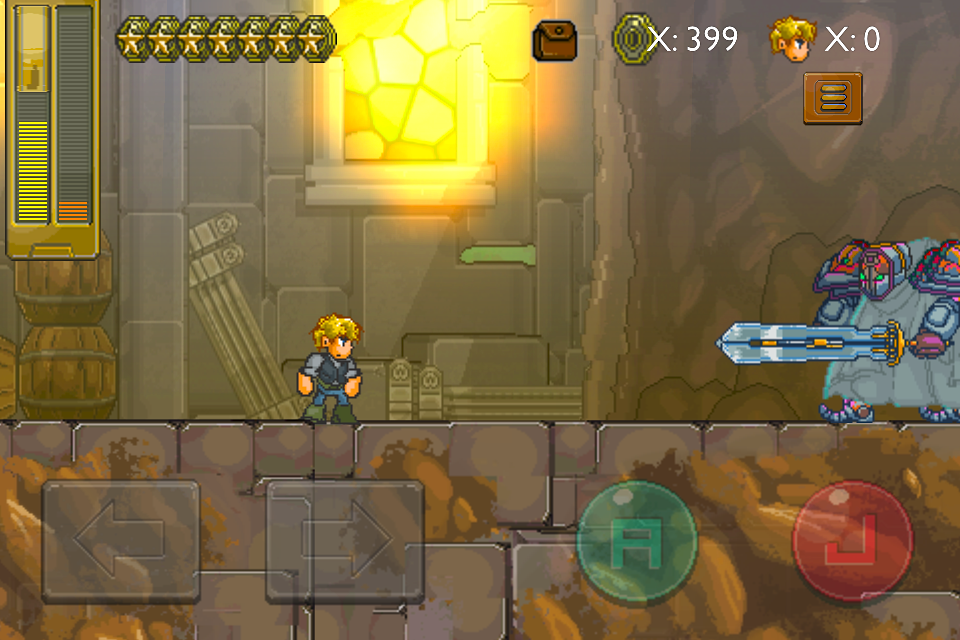Tap the right arrow move button
The image size is (960, 640).
(345, 541)
